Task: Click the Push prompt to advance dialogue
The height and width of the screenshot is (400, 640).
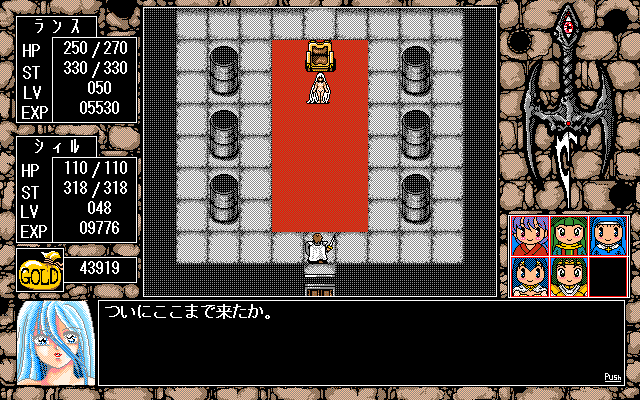Action: (x=613, y=377)
